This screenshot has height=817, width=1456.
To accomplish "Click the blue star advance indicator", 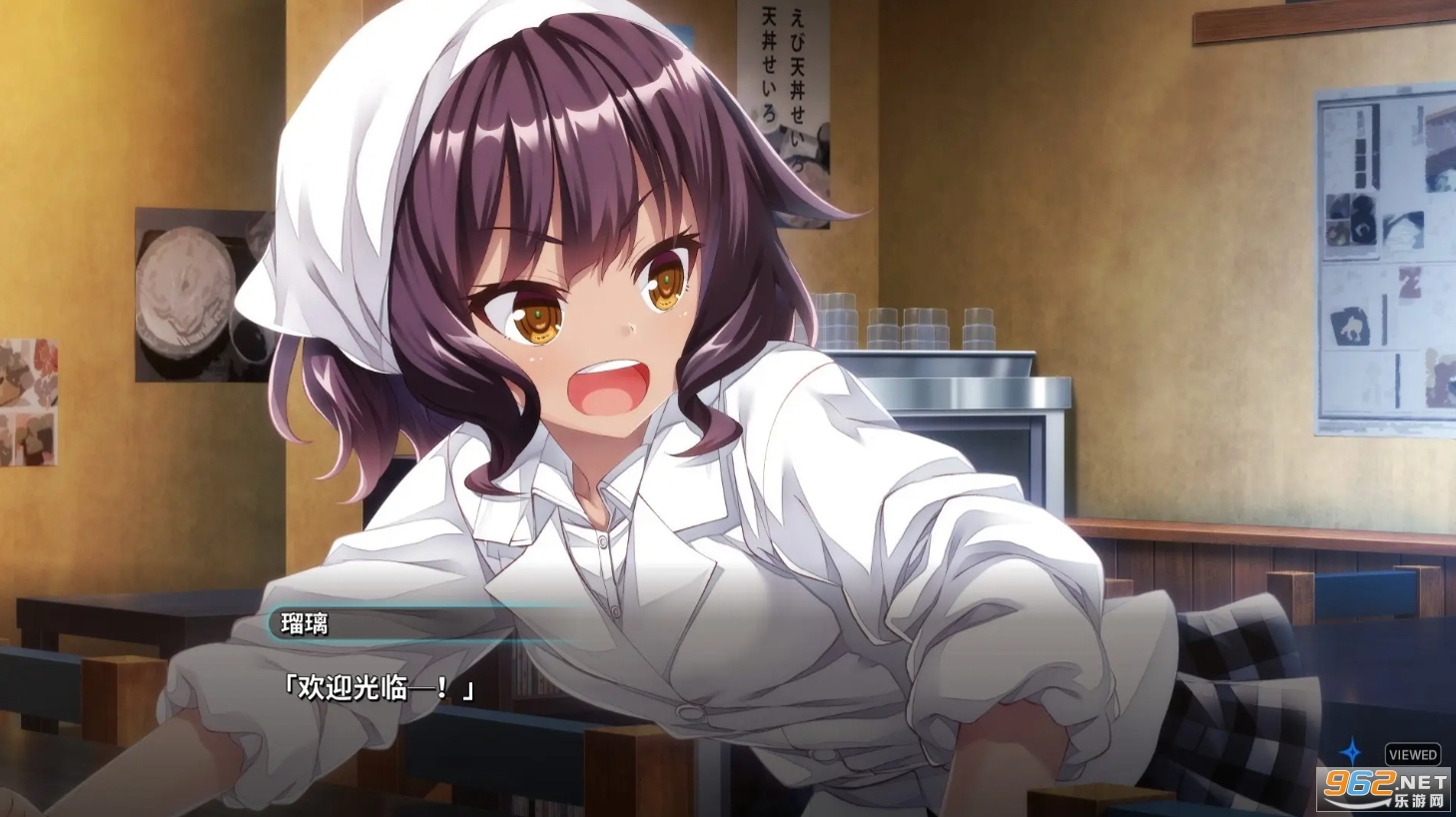I will (1350, 751).
